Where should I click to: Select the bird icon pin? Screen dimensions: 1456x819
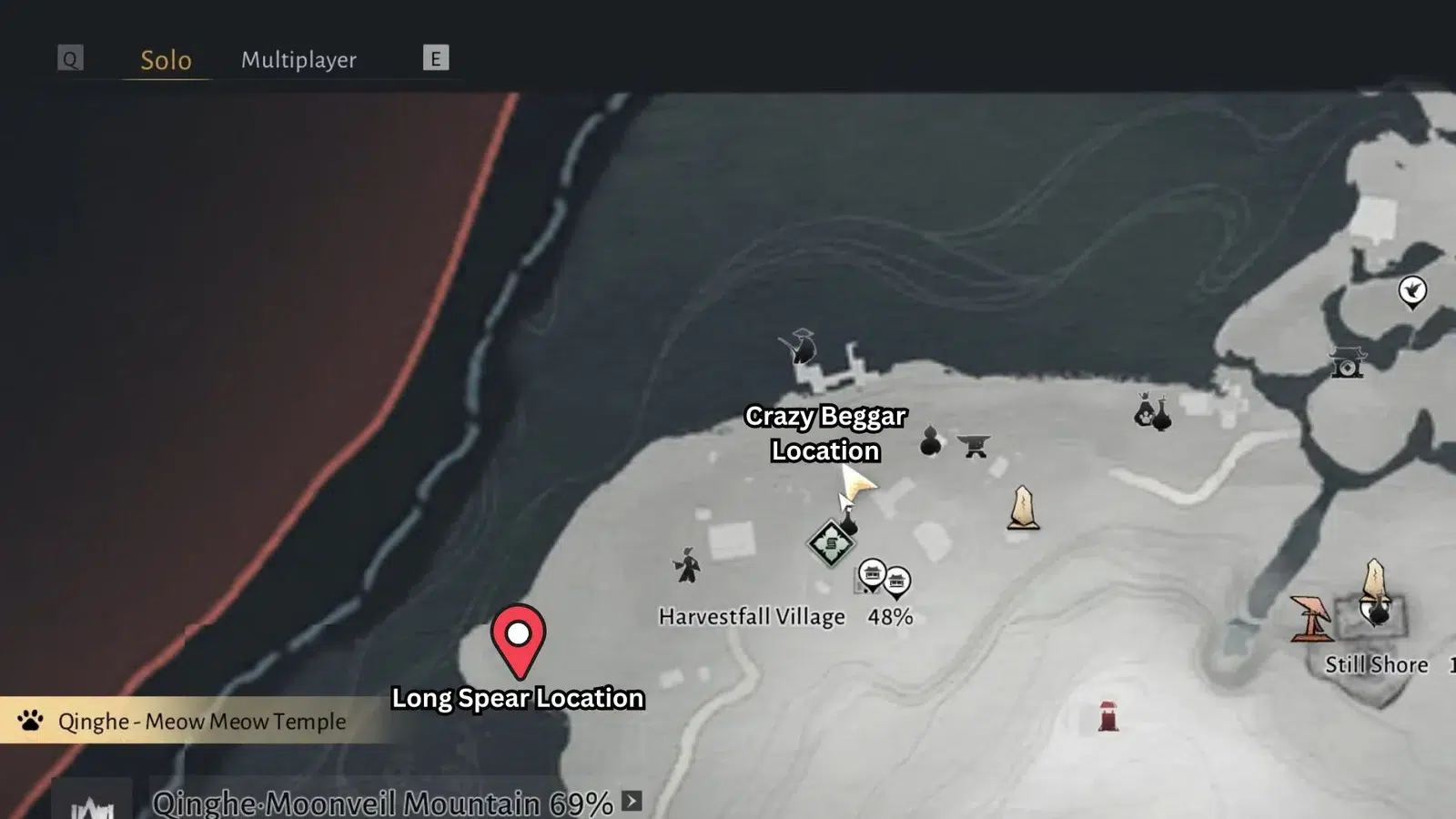pos(1411,291)
